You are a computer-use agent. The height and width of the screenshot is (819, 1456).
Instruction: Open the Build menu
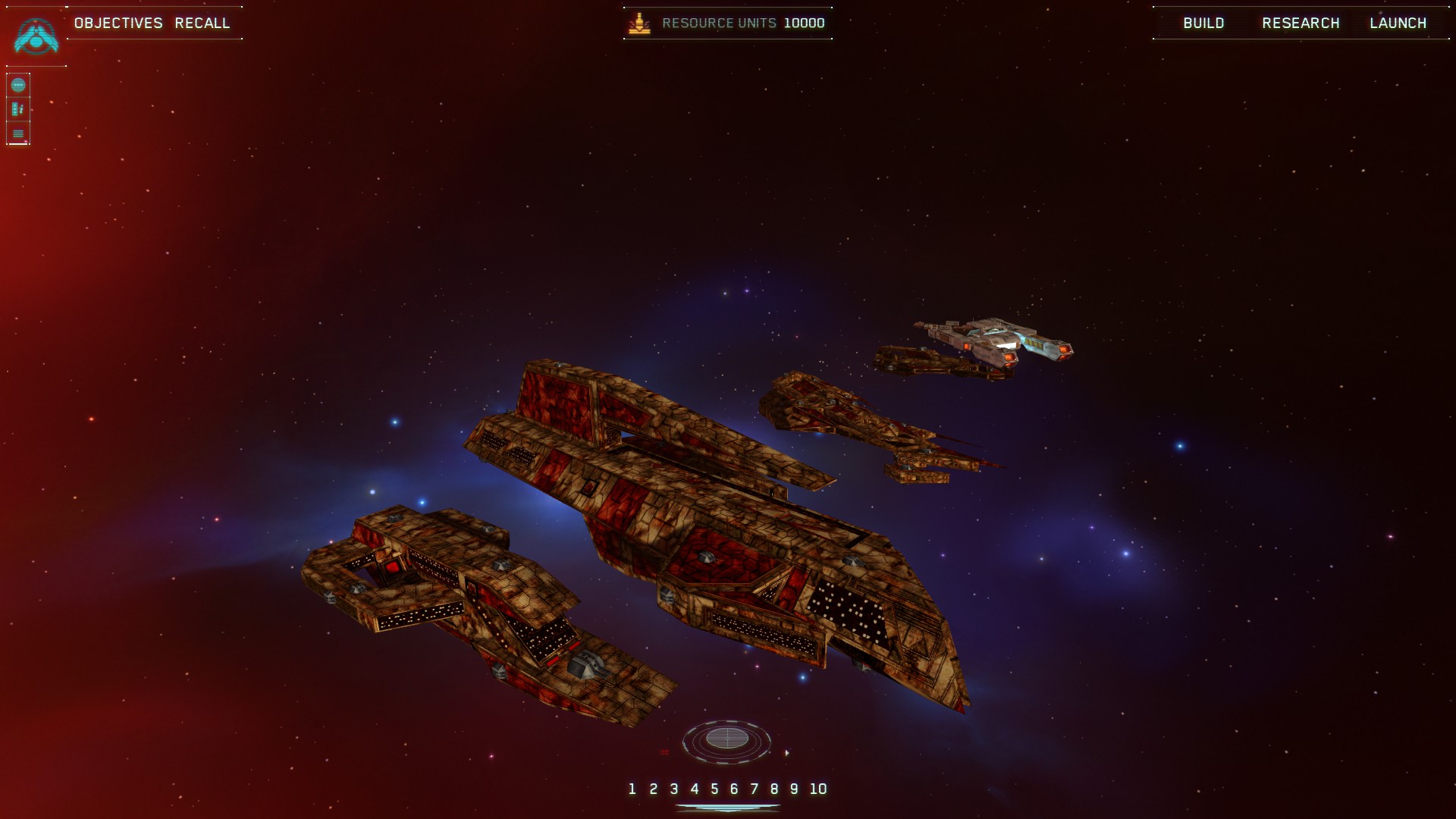1203,23
